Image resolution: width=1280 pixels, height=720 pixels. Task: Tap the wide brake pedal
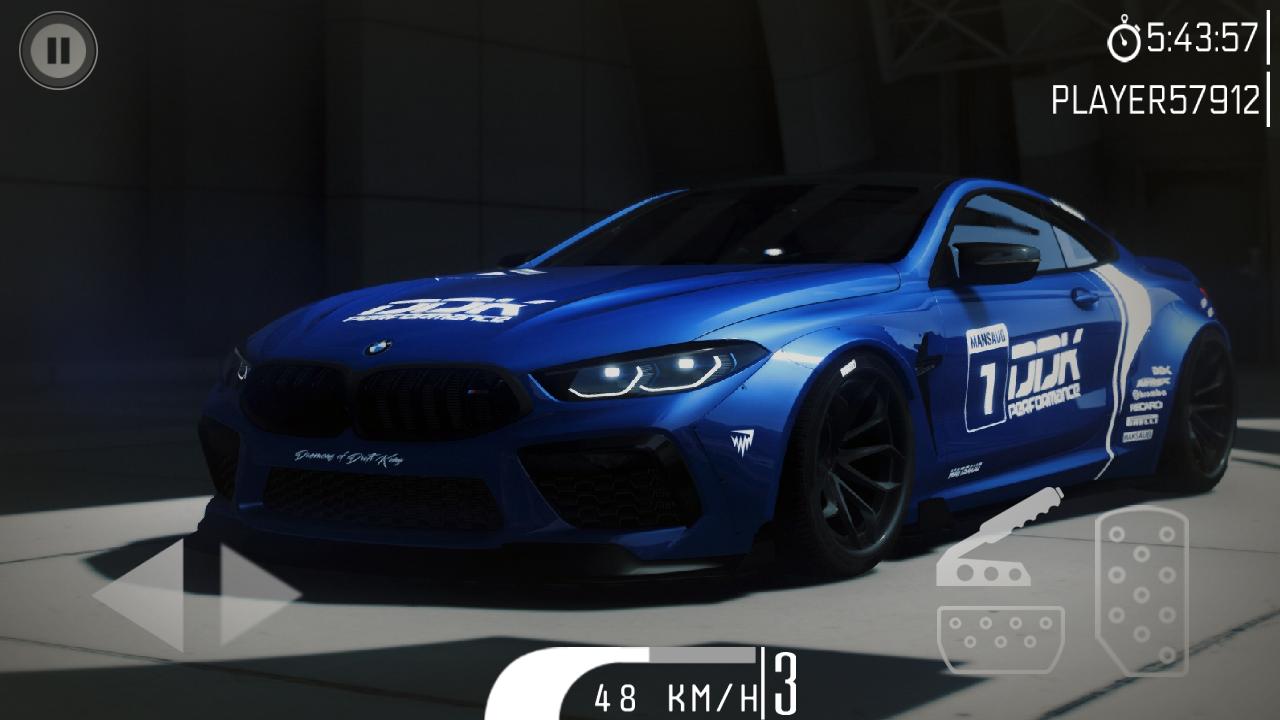(1000, 640)
